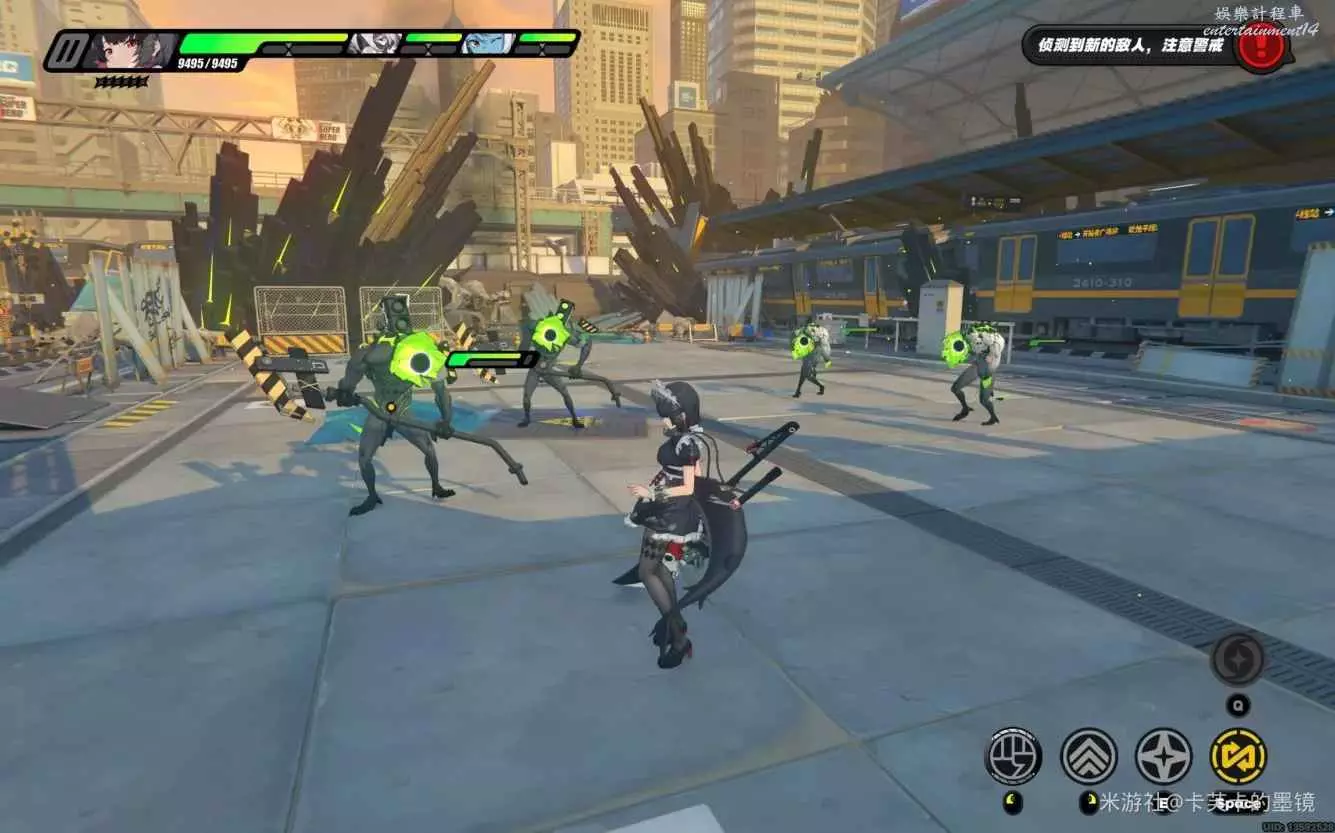
Task: Open the new enemy detected notice
Action: (1130, 46)
